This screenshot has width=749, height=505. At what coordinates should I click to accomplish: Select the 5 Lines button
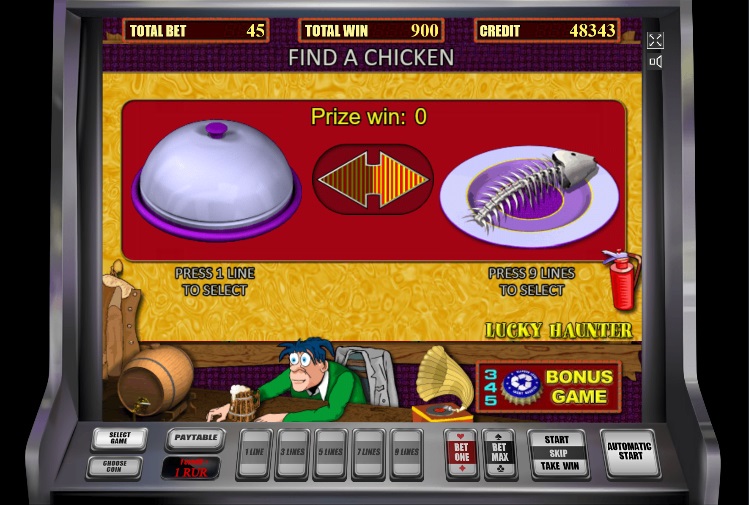coord(330,453)
